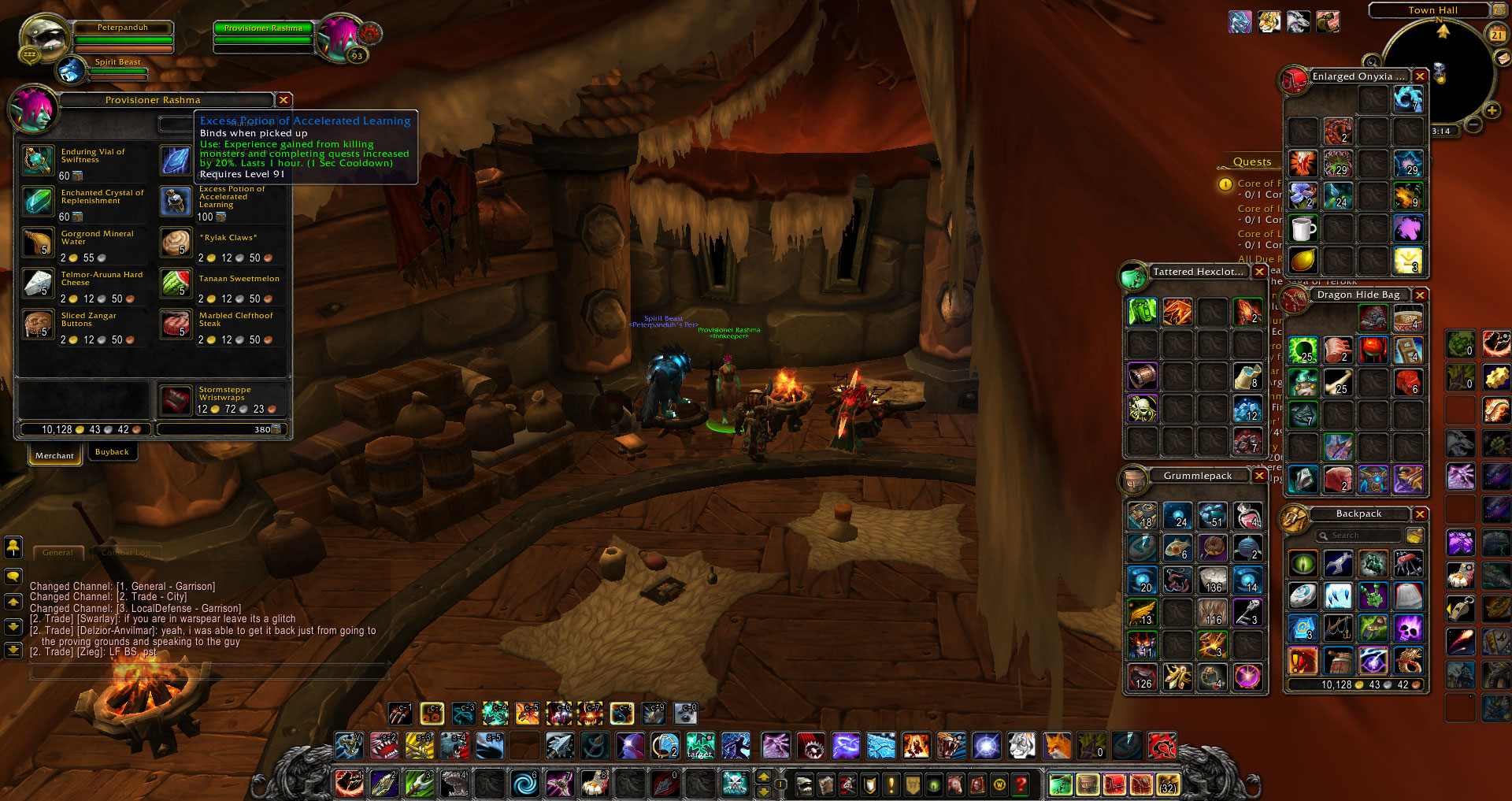Open the Combat Log chat tab
Image resolution: width=1512 pixels, height=801 pixels.
[x=126, y=552]
